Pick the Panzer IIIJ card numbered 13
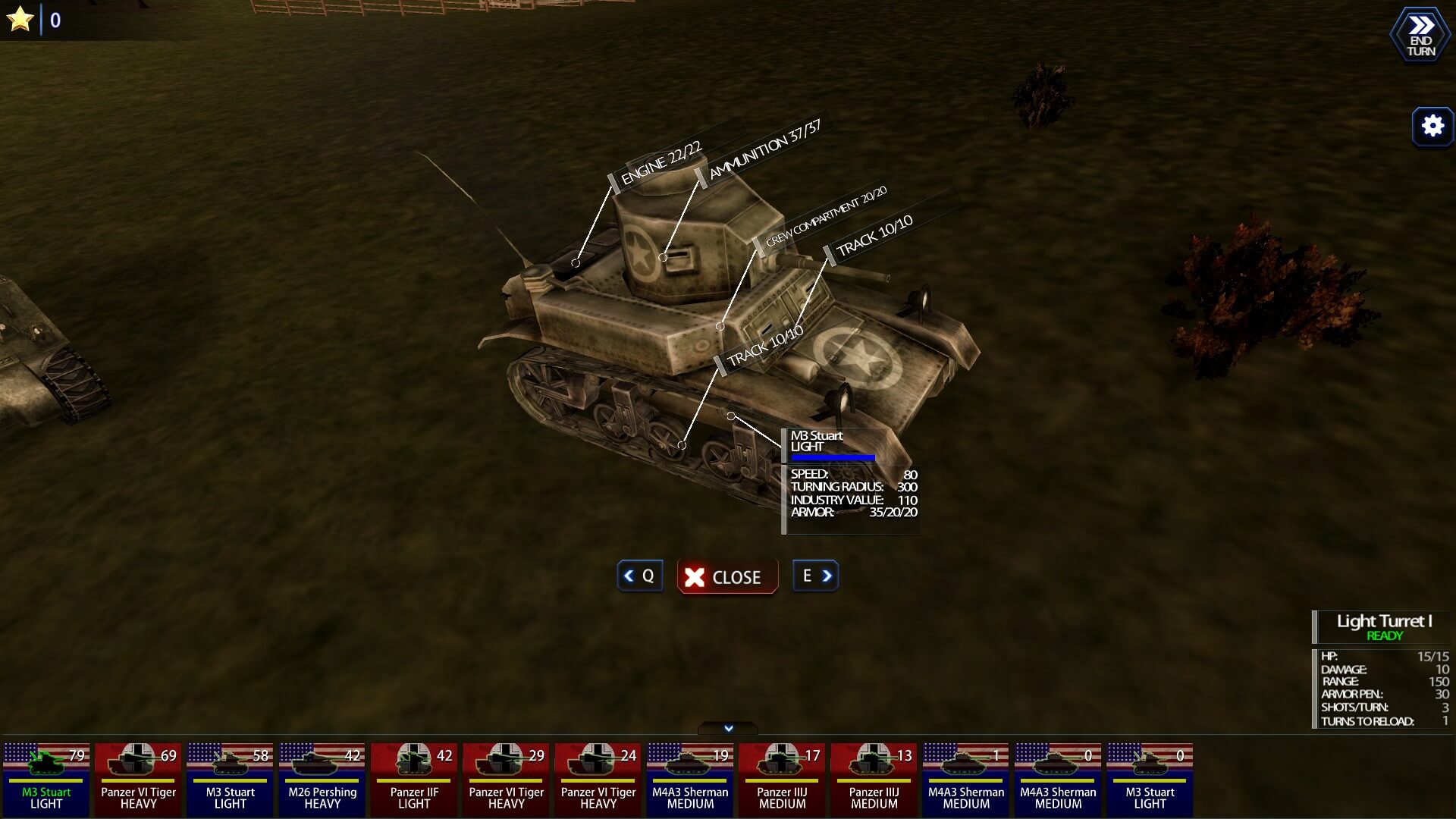1456x819 pixels. pos(874,779)
